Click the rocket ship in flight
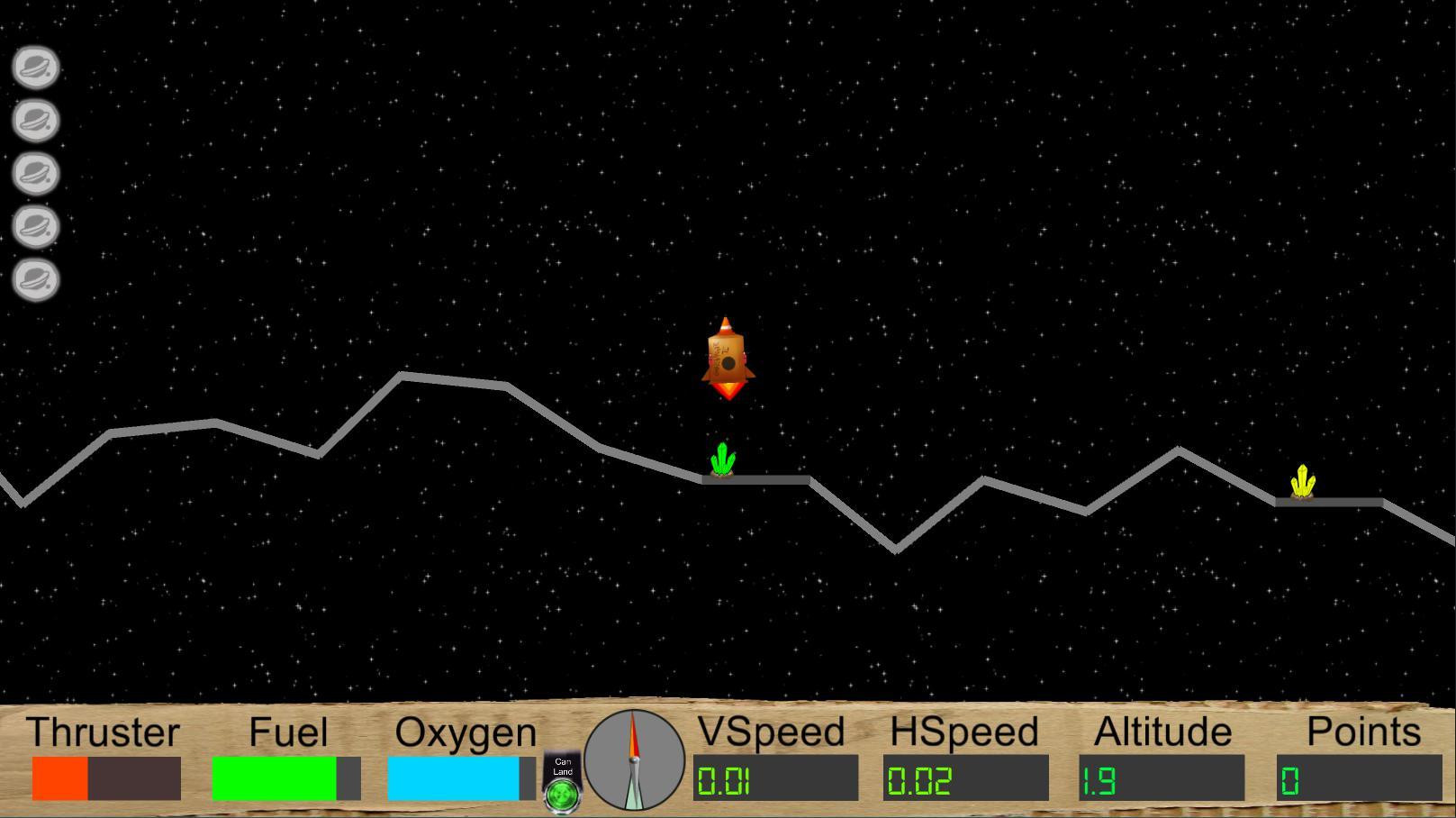Viewport: 1456px width, 818px height. pyautogui.click(x=726, y=359)
